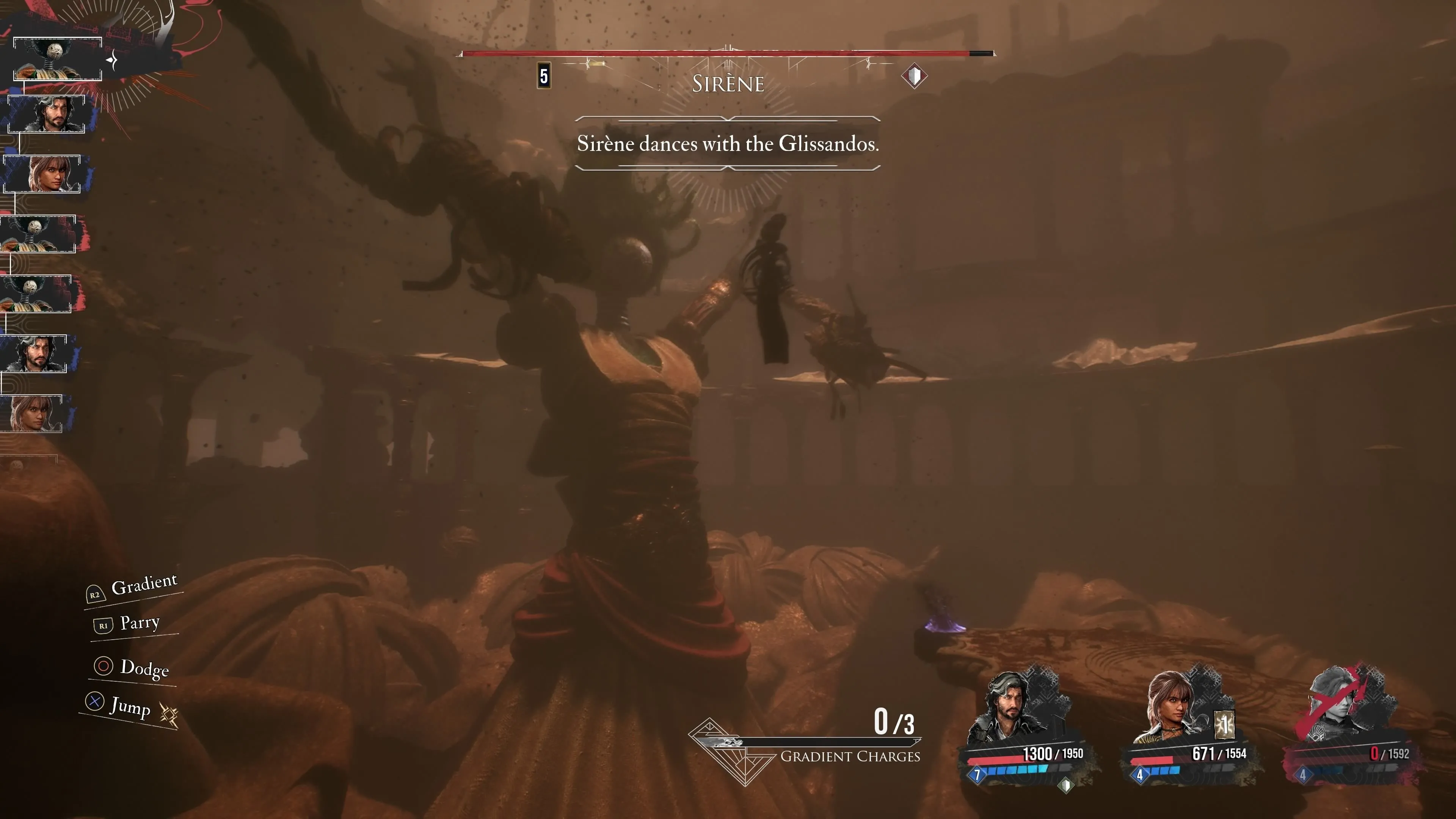Inspect the shield icon beside Sirène's name

[914, 76]
